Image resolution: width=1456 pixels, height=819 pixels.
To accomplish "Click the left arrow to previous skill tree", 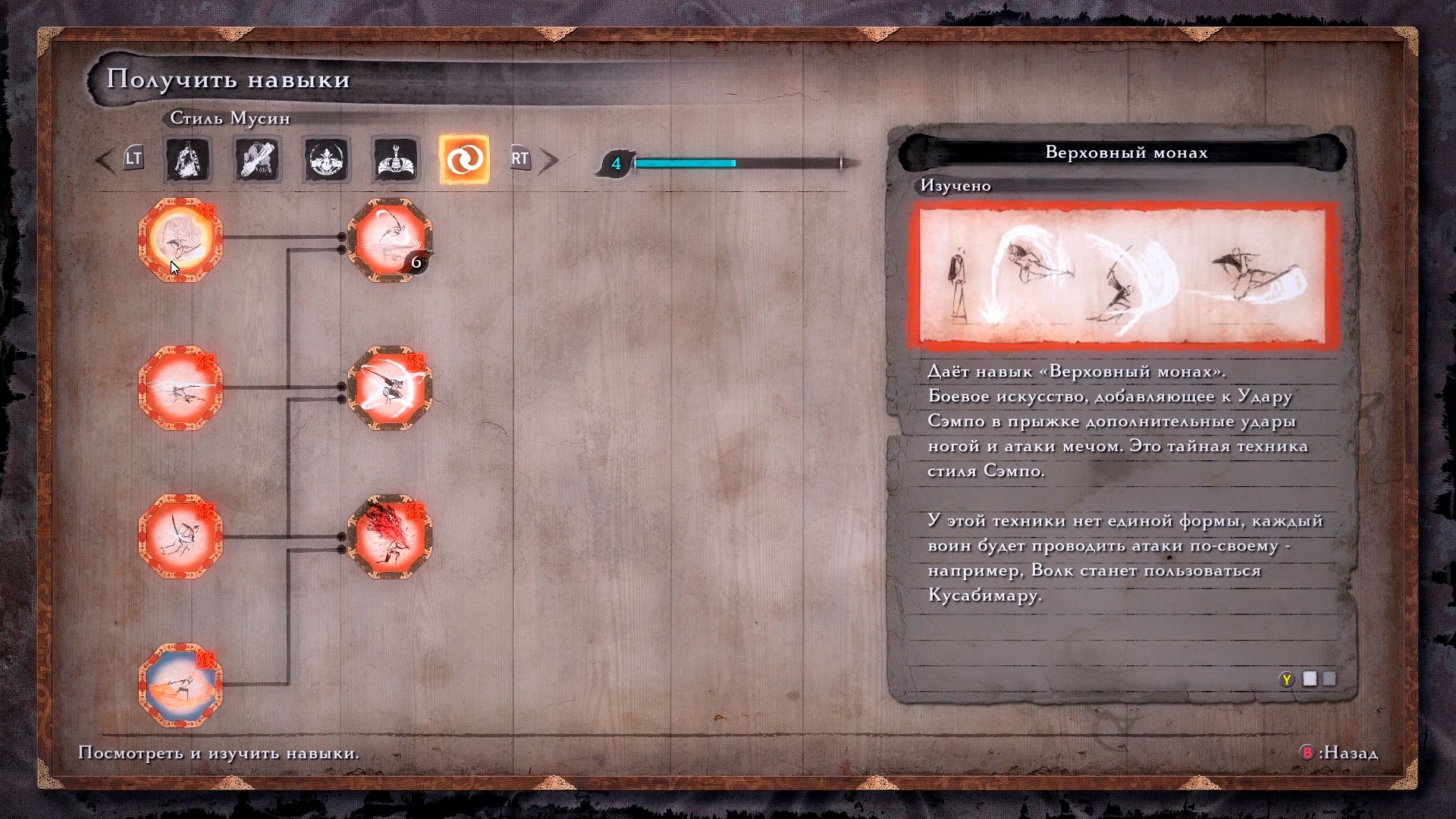I will [105, 160].
